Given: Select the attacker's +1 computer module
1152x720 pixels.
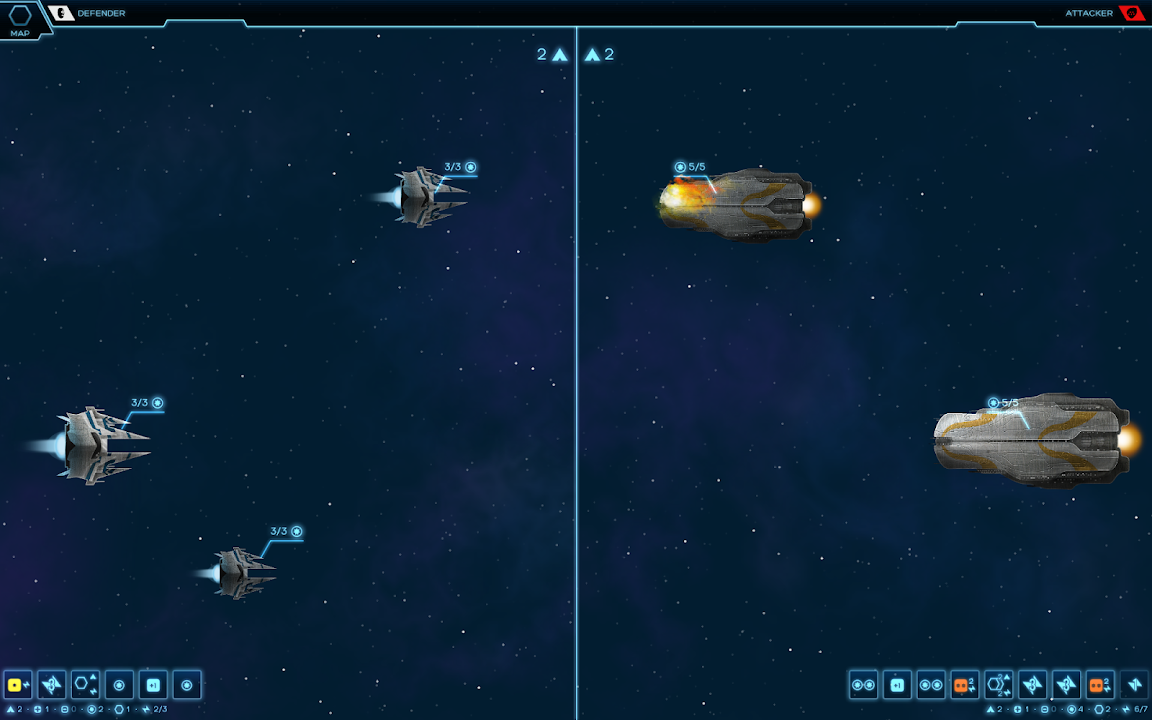Looking at the screenshot, I should point(897,685).
